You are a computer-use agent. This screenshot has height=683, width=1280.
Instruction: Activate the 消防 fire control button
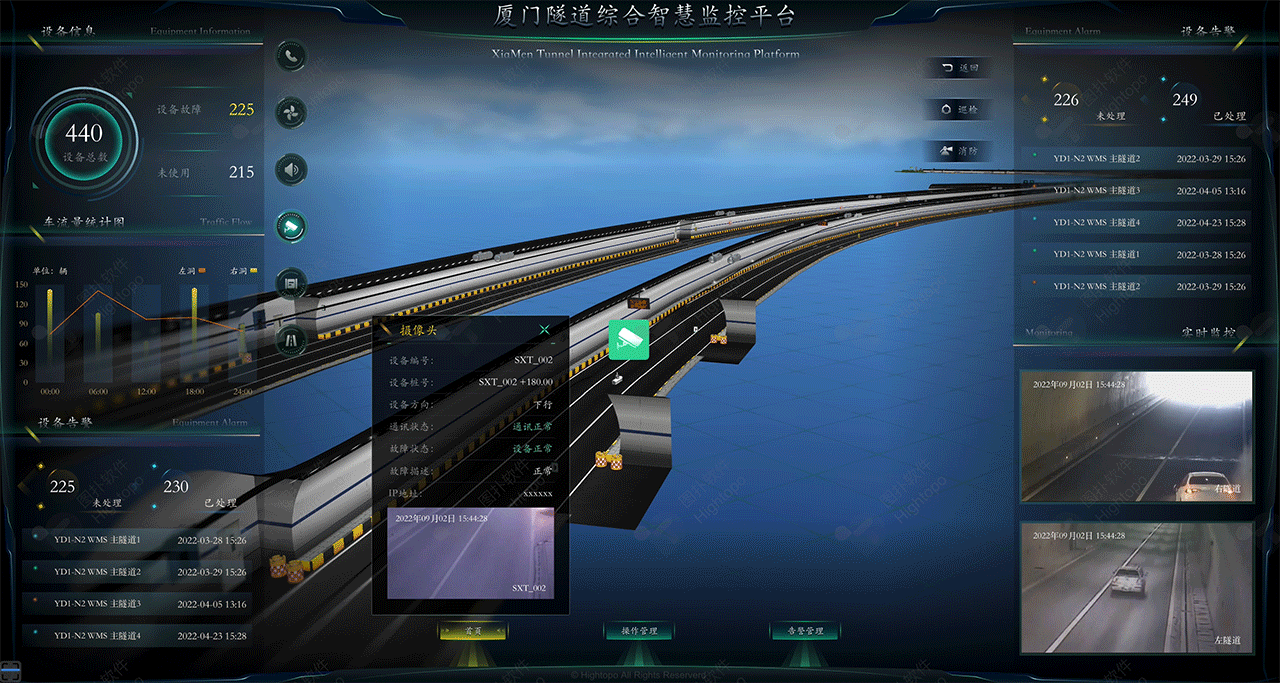[959, 151]
